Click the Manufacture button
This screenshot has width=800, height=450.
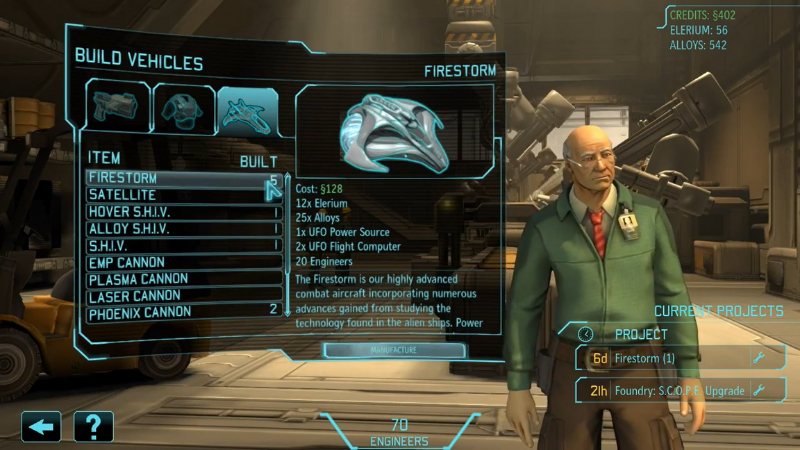point(394,351)
